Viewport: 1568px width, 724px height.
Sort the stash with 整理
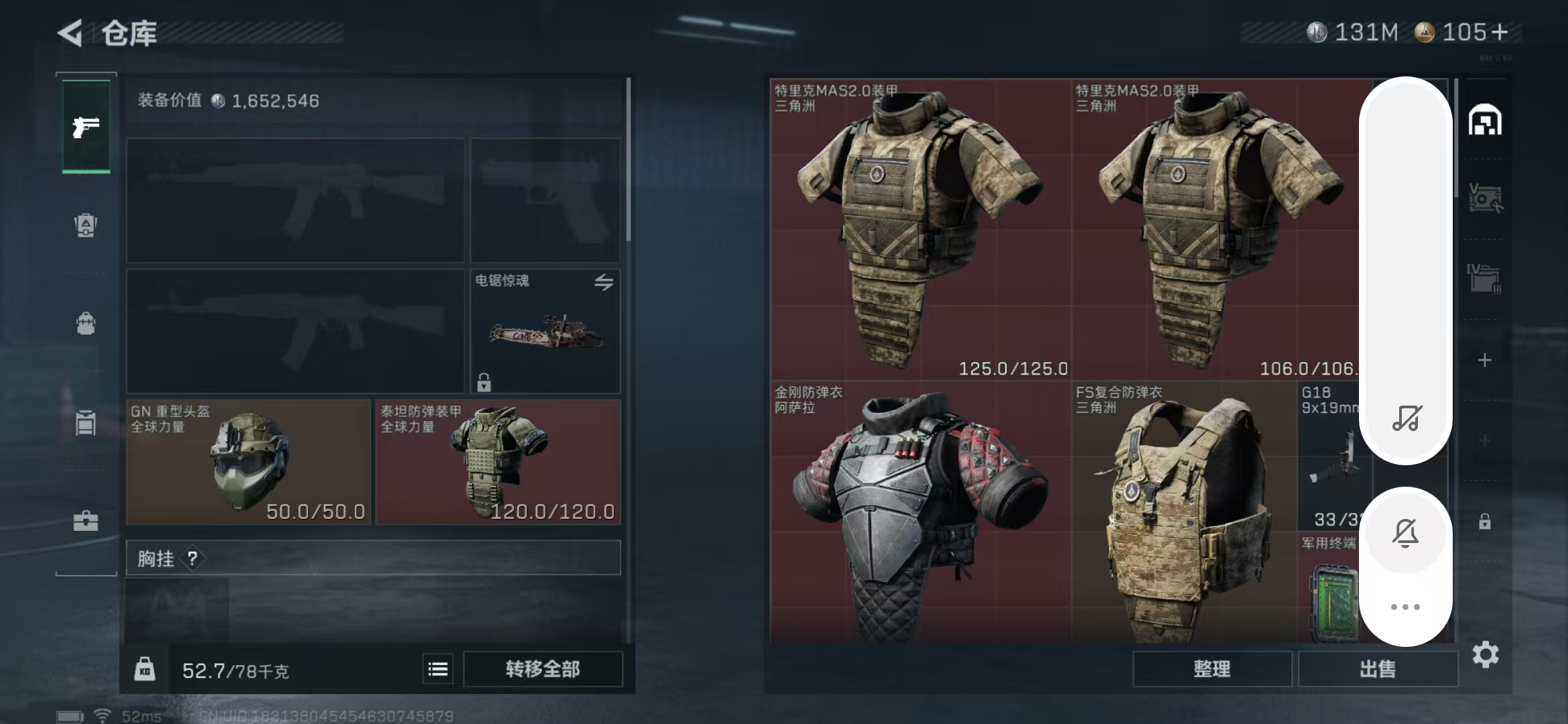pyautogui.click(x=1212, y=669)
